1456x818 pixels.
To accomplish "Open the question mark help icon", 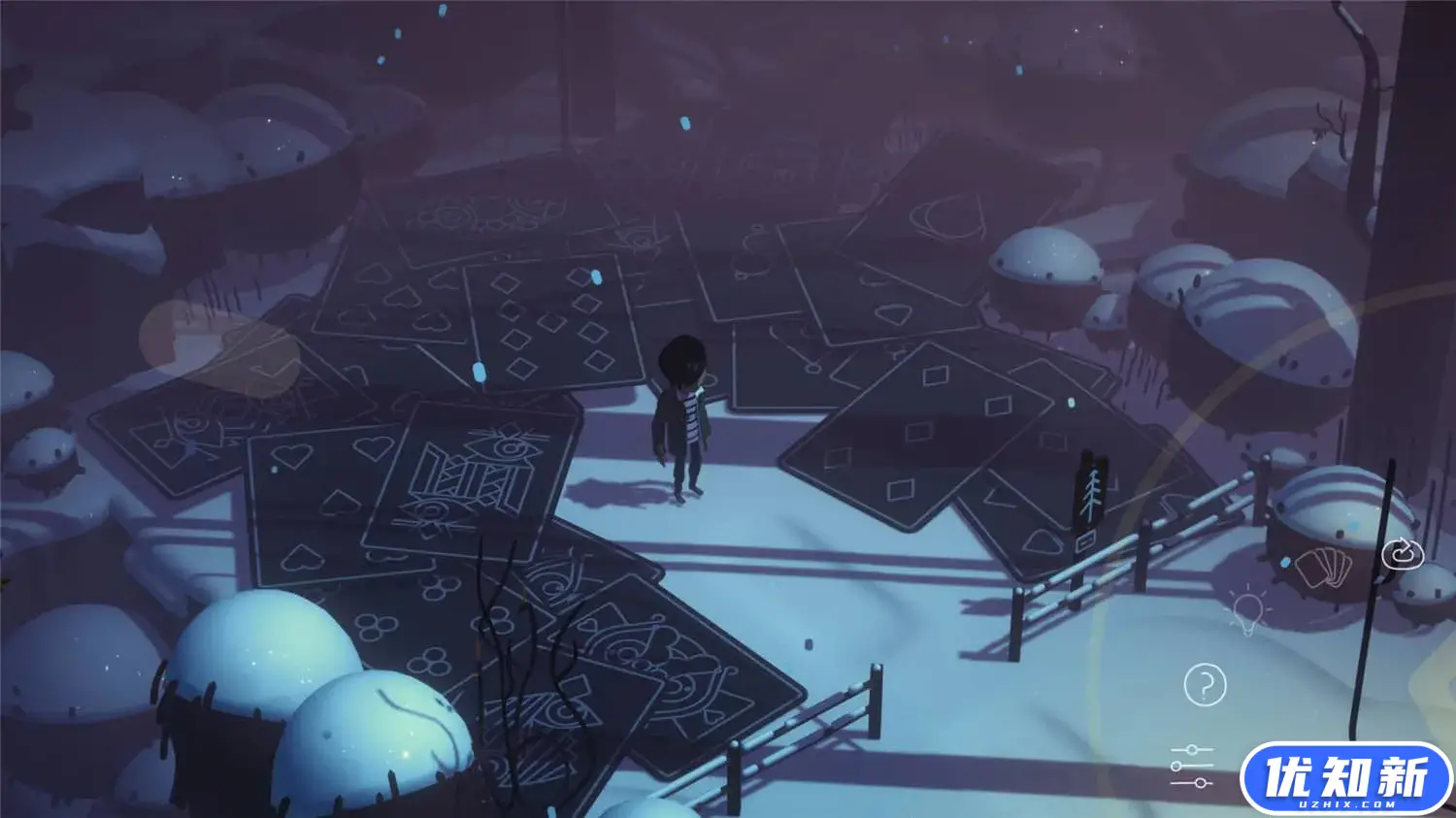I will pos(1206,684).
